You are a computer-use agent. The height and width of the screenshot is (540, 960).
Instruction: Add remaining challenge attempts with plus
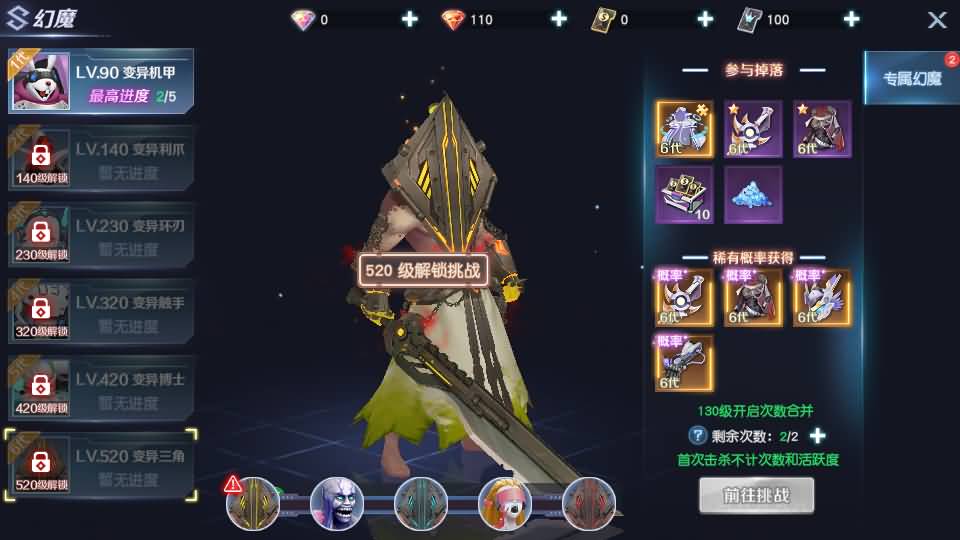tap(817, 436)
